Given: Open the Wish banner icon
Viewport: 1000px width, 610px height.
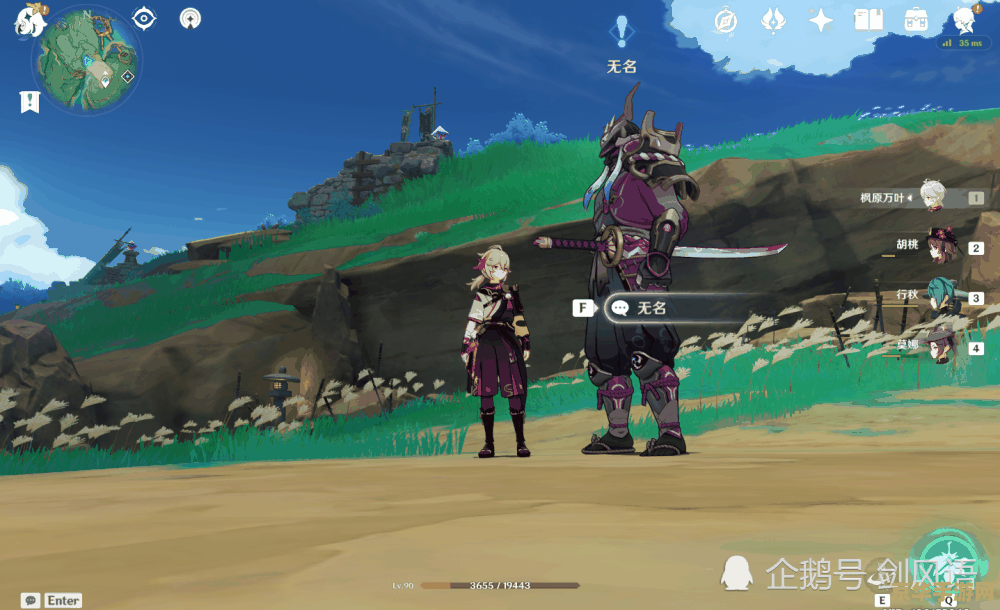Looking at the screenshot, I should pos(773,20).
